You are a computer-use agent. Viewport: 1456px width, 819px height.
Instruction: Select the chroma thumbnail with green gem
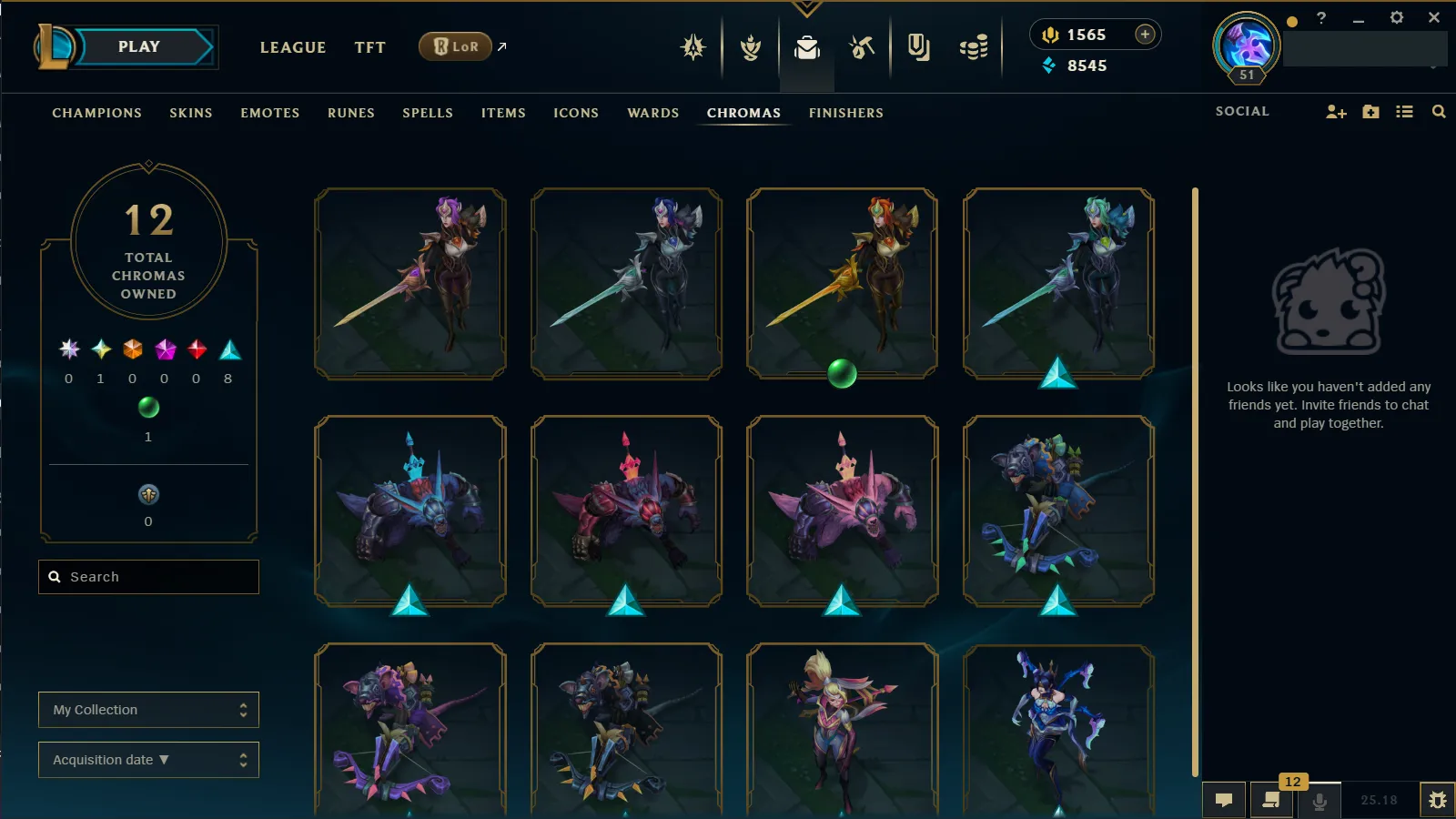842,283
